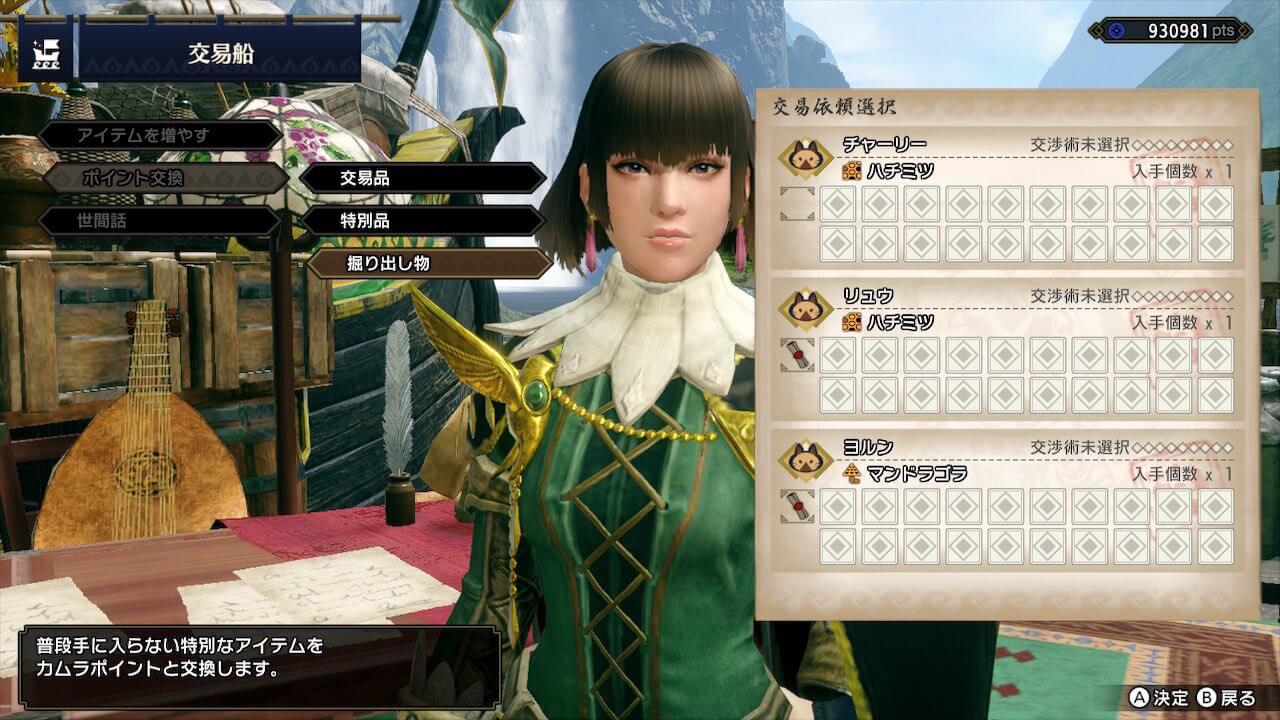Select アイテムを増やす menu option
The width and height of the screenshot is (1280, 720).
[160, 135]
